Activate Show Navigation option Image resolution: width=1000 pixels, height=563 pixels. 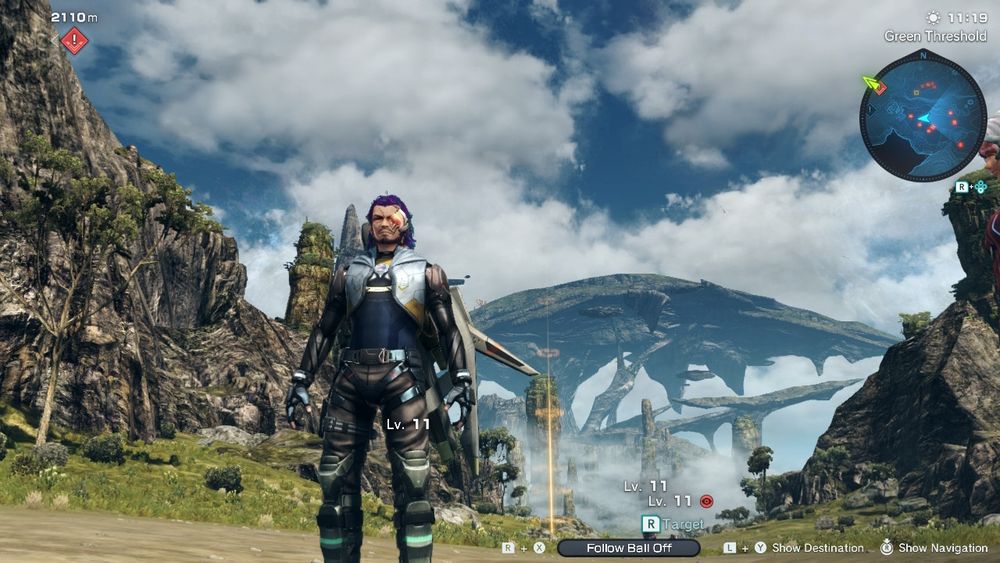(x=941, y=548)
